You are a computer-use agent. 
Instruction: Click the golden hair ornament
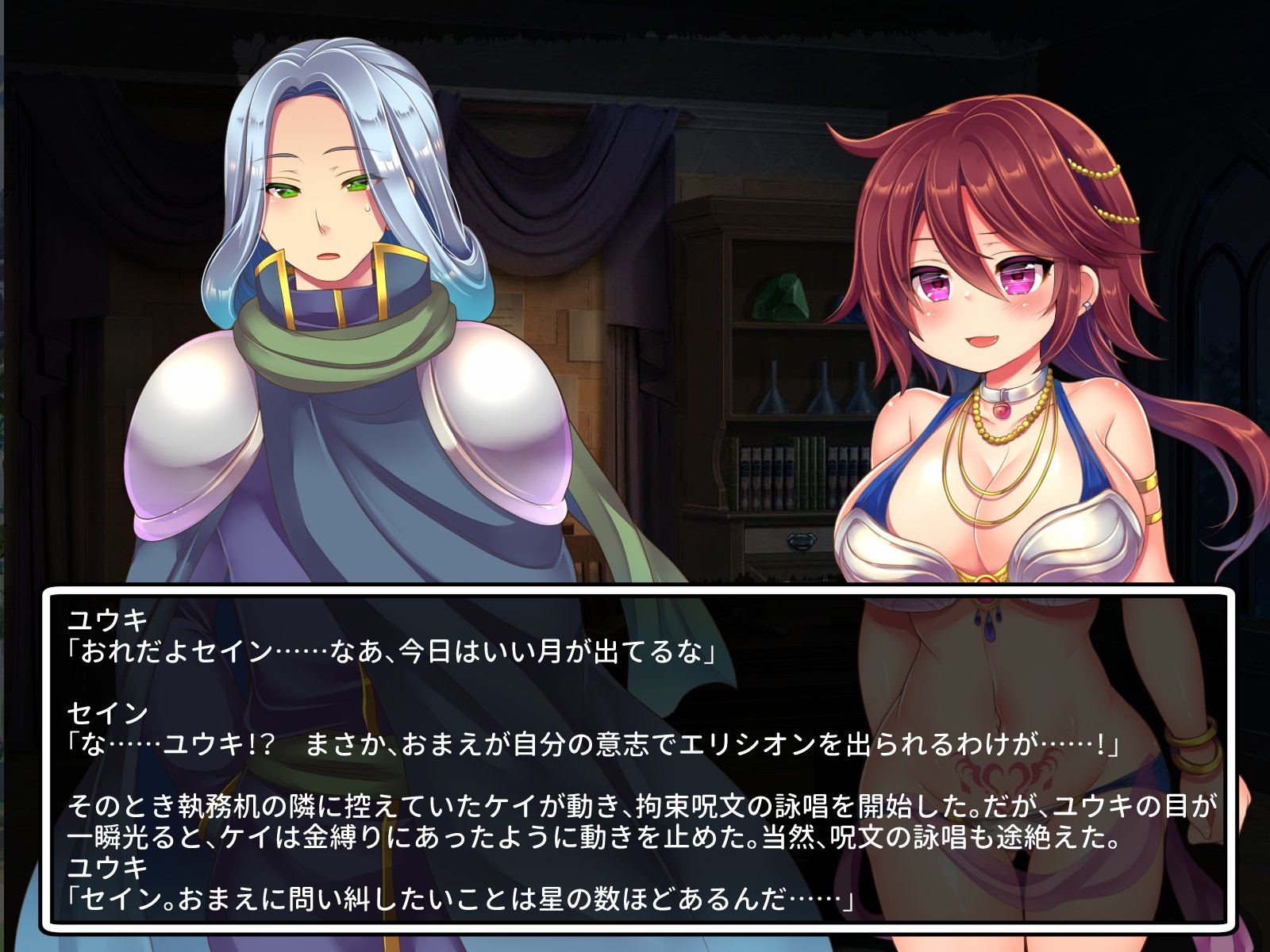tap(1095, 171)
